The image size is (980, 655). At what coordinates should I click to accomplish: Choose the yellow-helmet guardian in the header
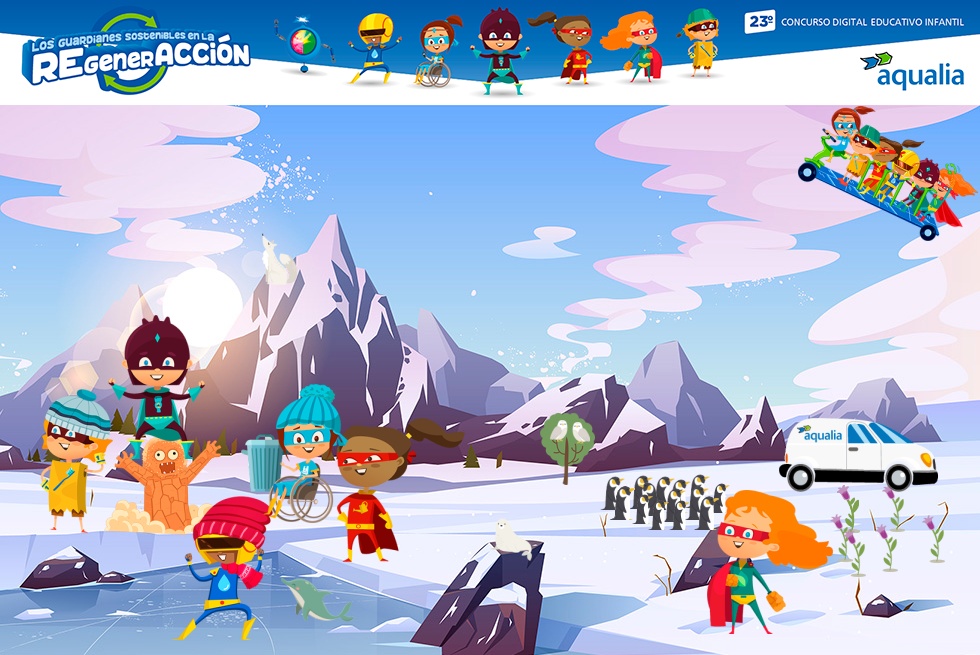(x=374, y=47)
